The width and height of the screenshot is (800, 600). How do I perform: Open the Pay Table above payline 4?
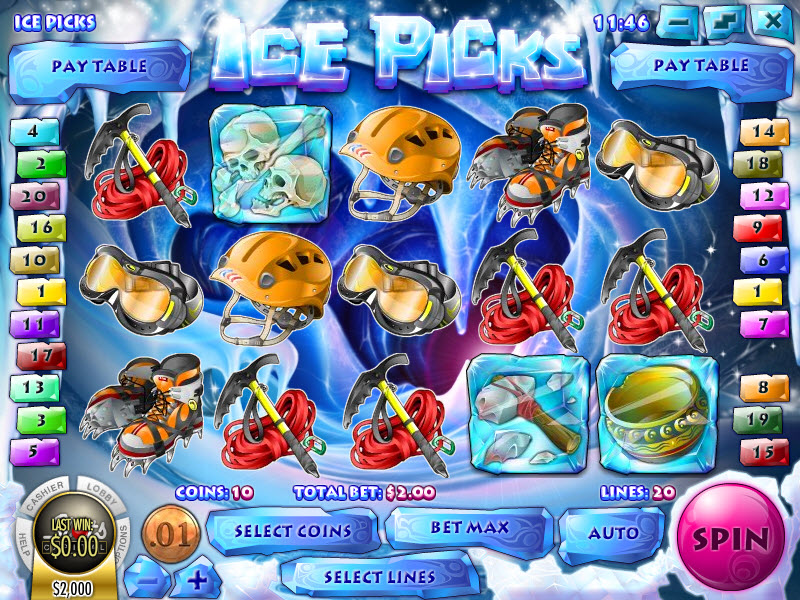coord(99,66)
